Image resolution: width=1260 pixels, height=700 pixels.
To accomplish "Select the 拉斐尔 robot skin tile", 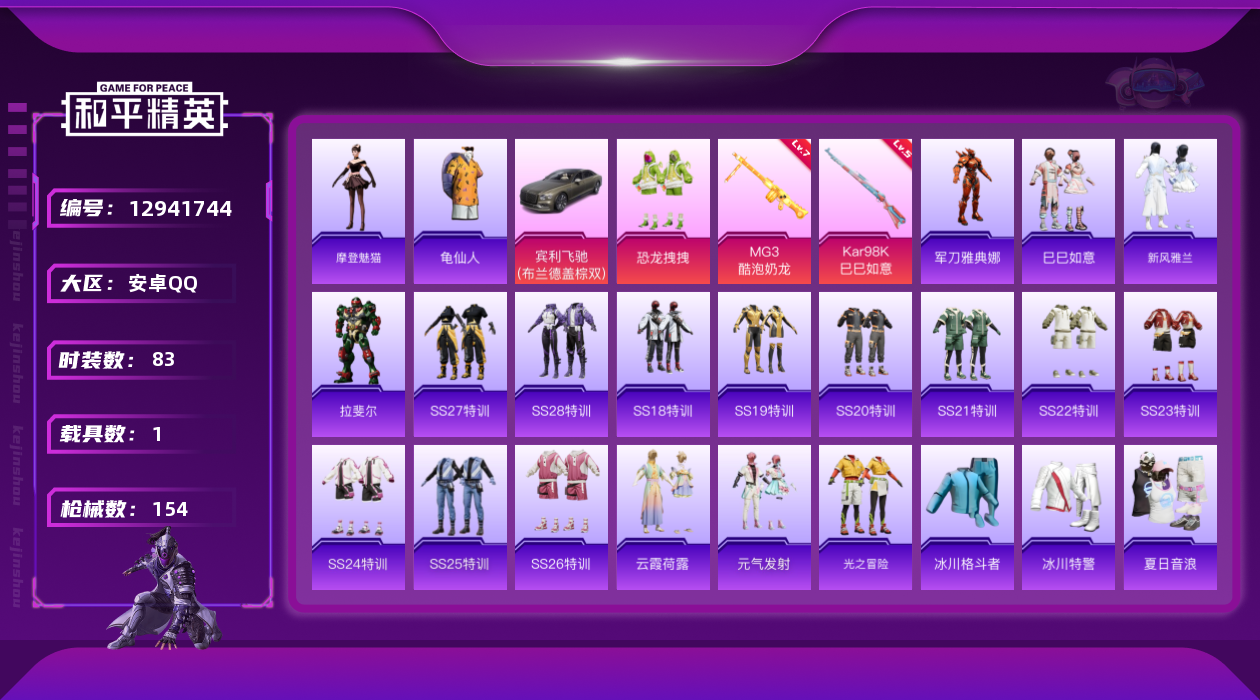I will 358,363.
